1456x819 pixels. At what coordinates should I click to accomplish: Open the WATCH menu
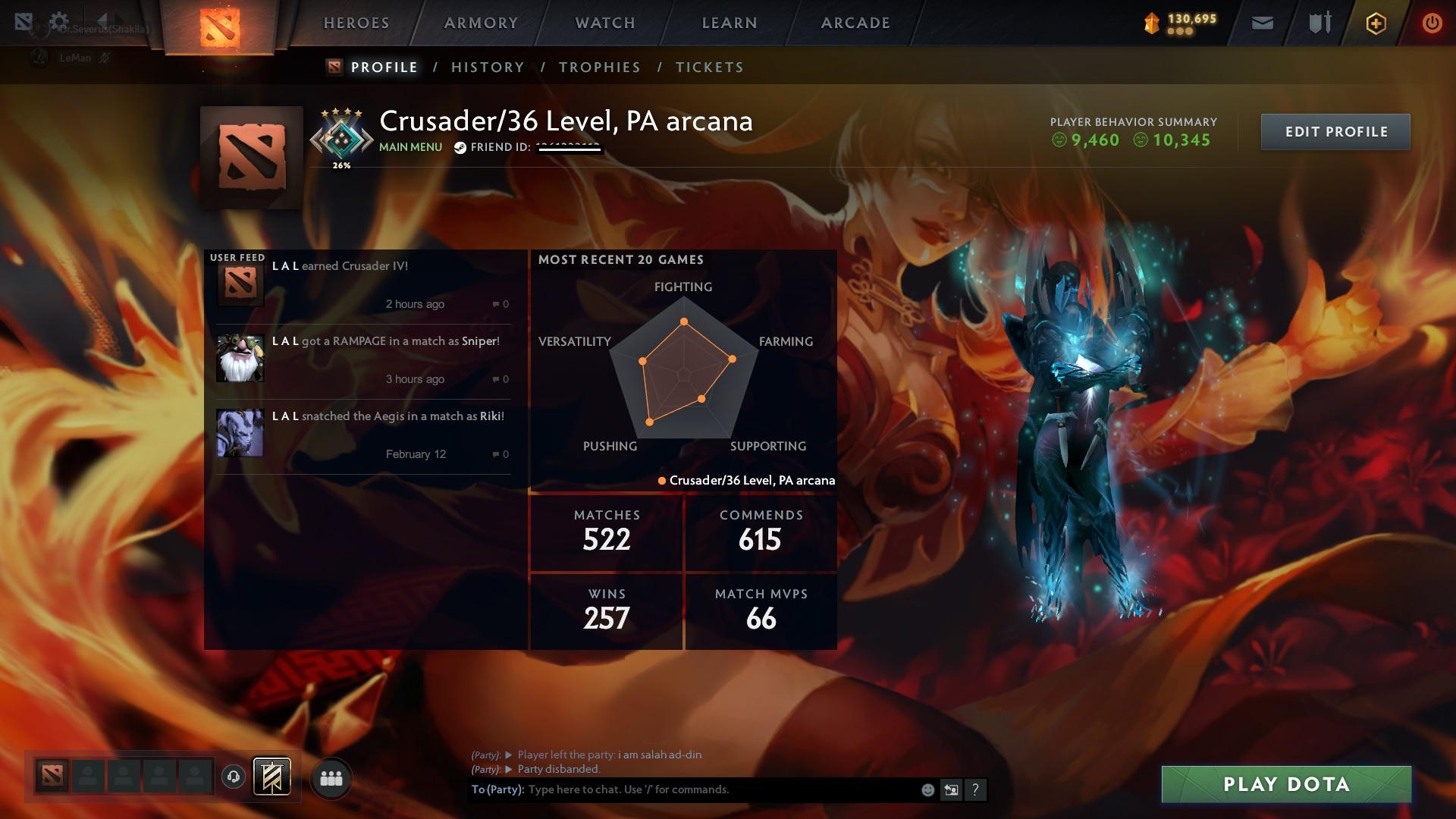coord(603,23)
